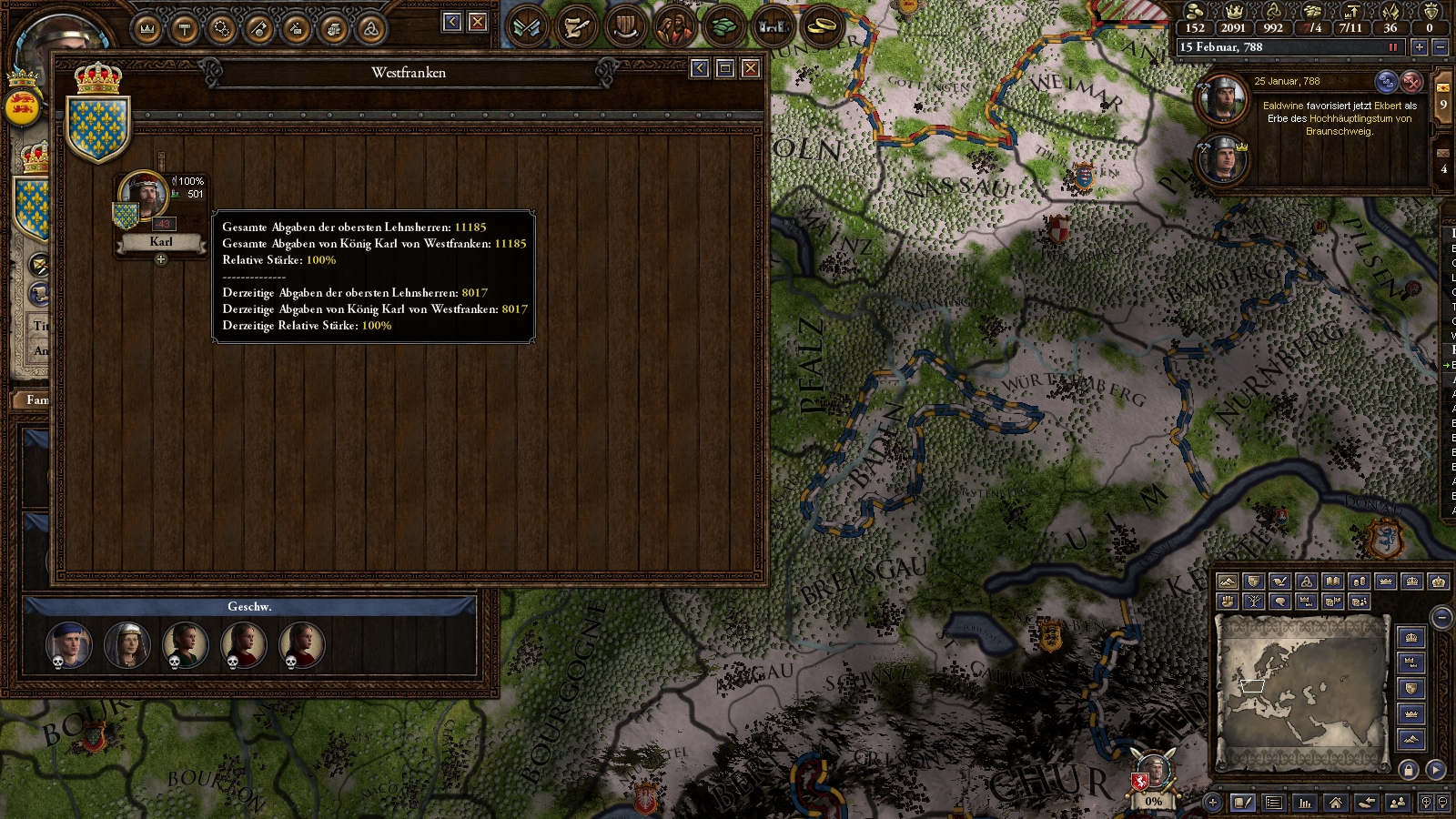The image size is (1456, 819).
Task: Maximize the Westfranken window
Action: pos(725,68)
